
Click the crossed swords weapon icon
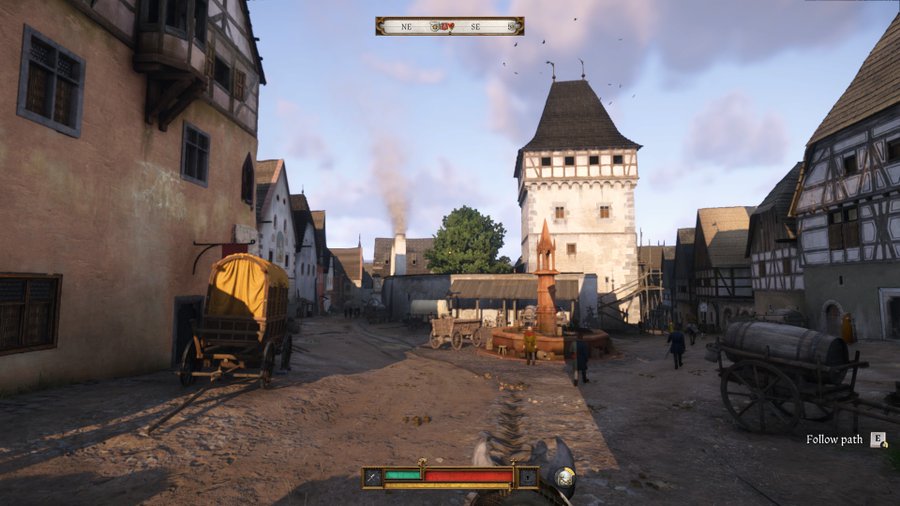click(x=372, y=477)
